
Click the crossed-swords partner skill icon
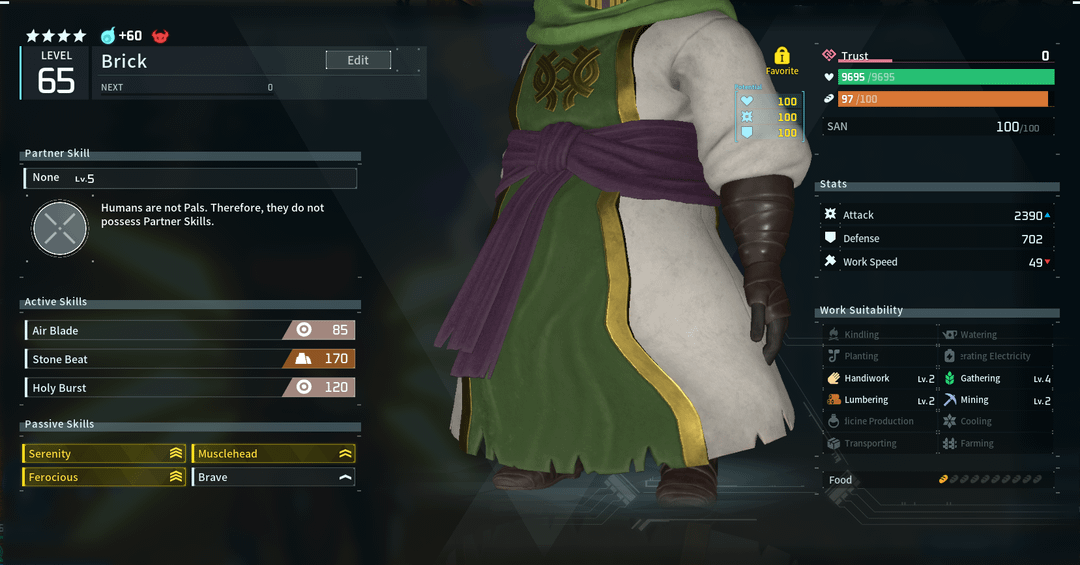(61, 228)
